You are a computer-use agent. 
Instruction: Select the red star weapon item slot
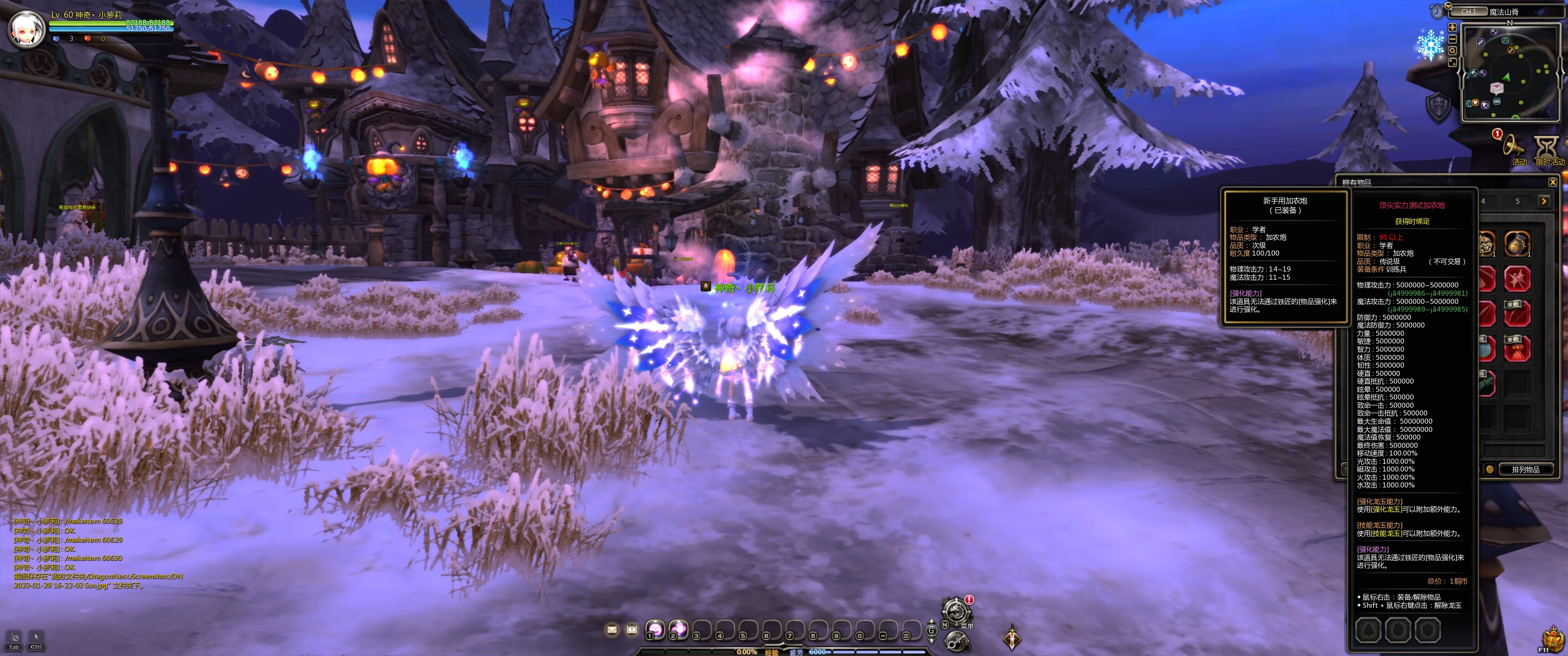1517,279
